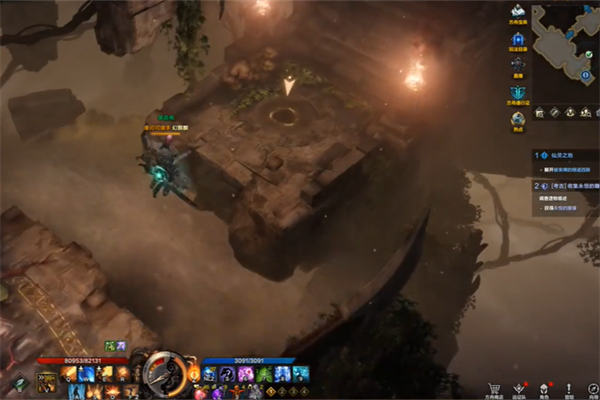
Task: Open the helmet character menu
Action: (x=543, y=388)
